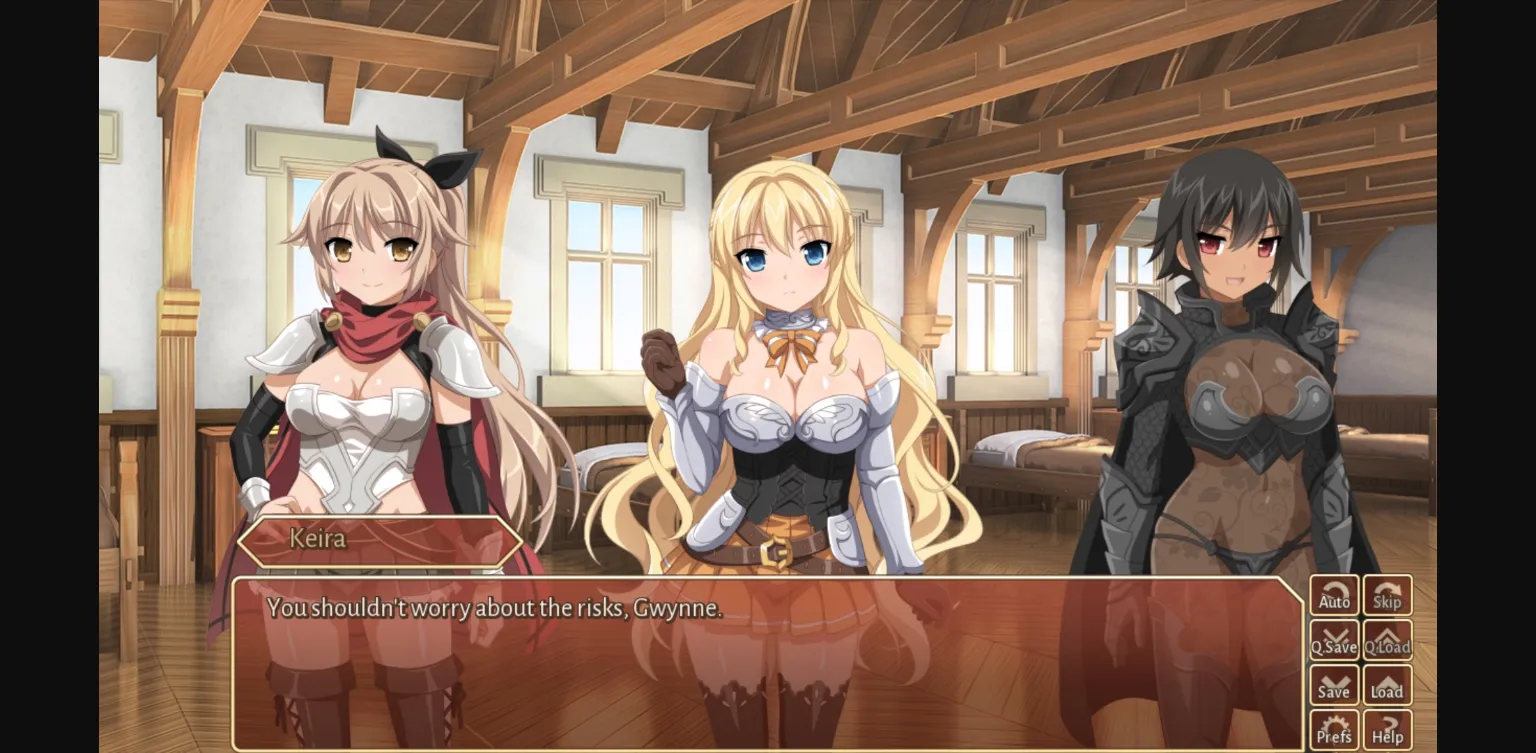Click the forward-arrow icon on the Skip button
Viewport: 1536px width, 753px height.
point(1388,590)
